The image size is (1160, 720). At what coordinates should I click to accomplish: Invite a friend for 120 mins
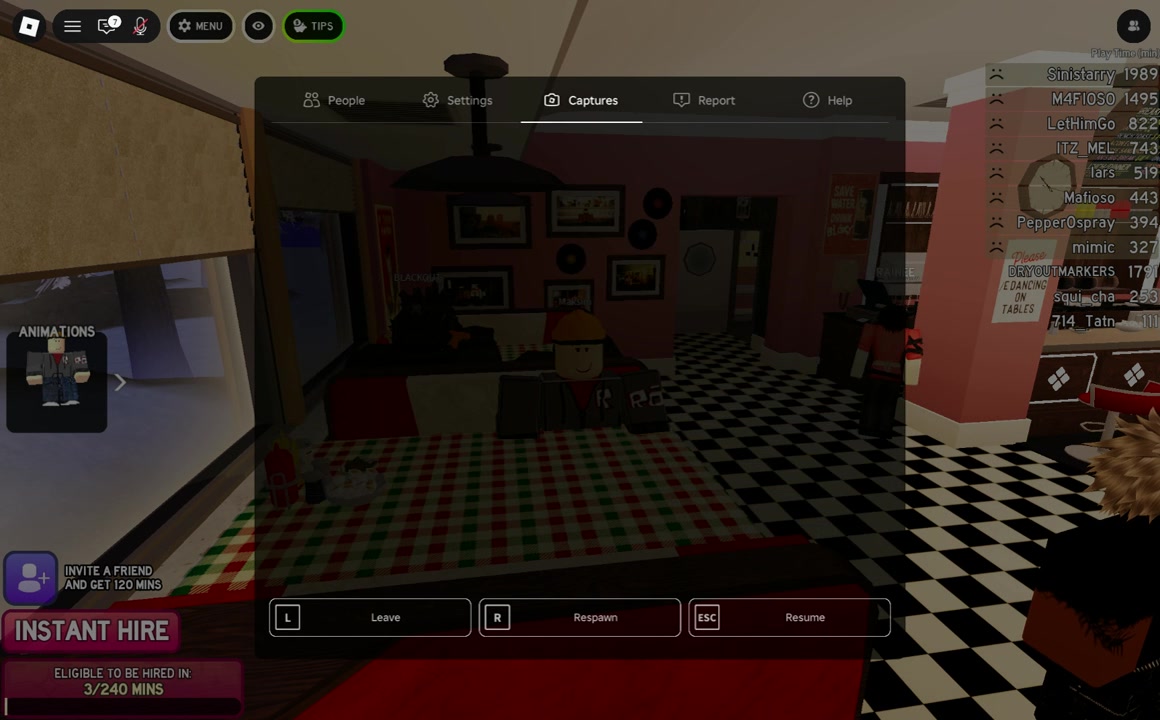[31, 578]
